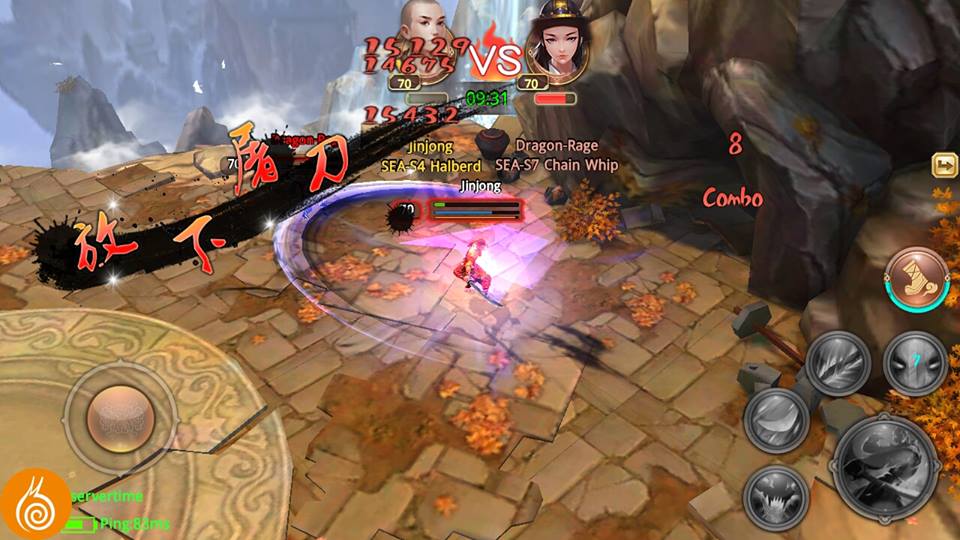Cast the ground spikes burst skill

point(776,495)
